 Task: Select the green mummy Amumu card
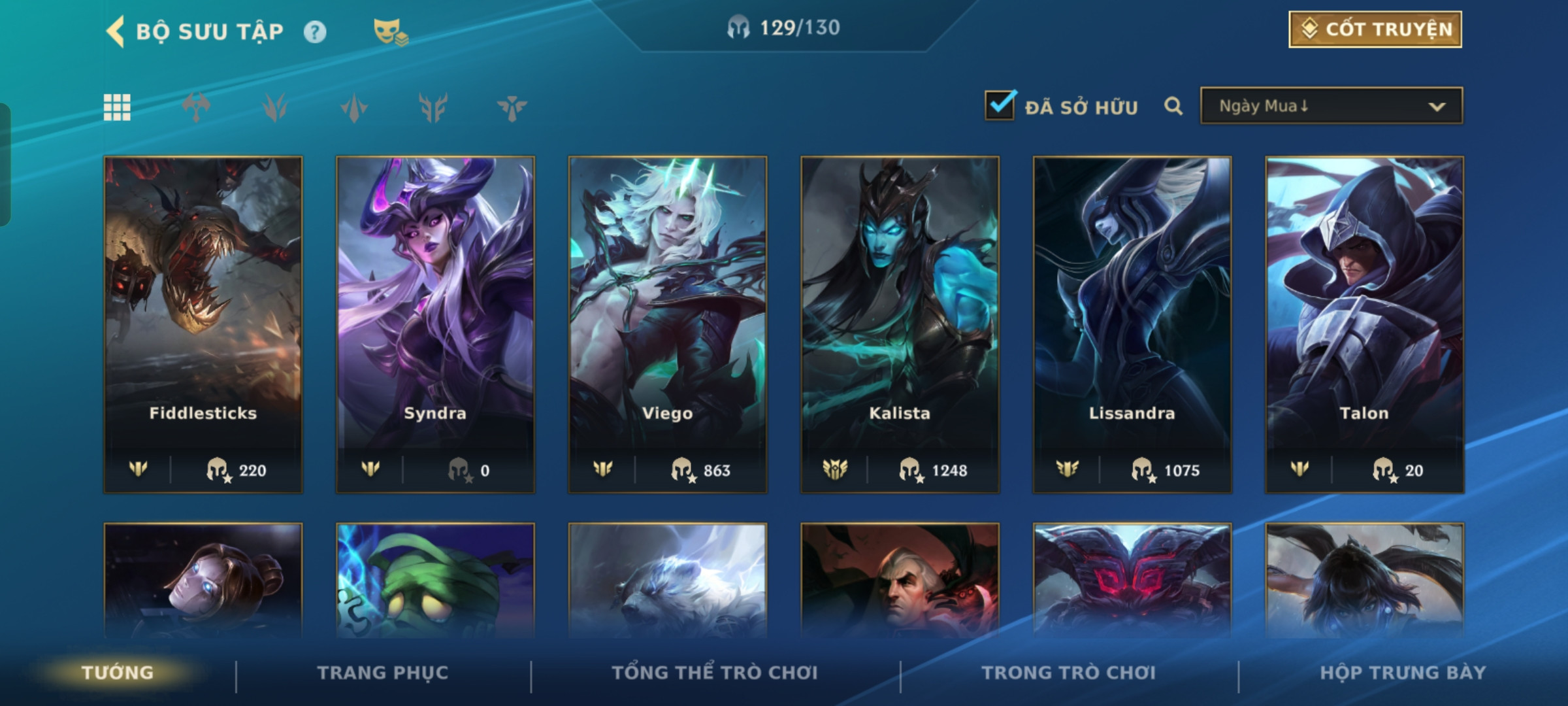click(x=435, y=580)
